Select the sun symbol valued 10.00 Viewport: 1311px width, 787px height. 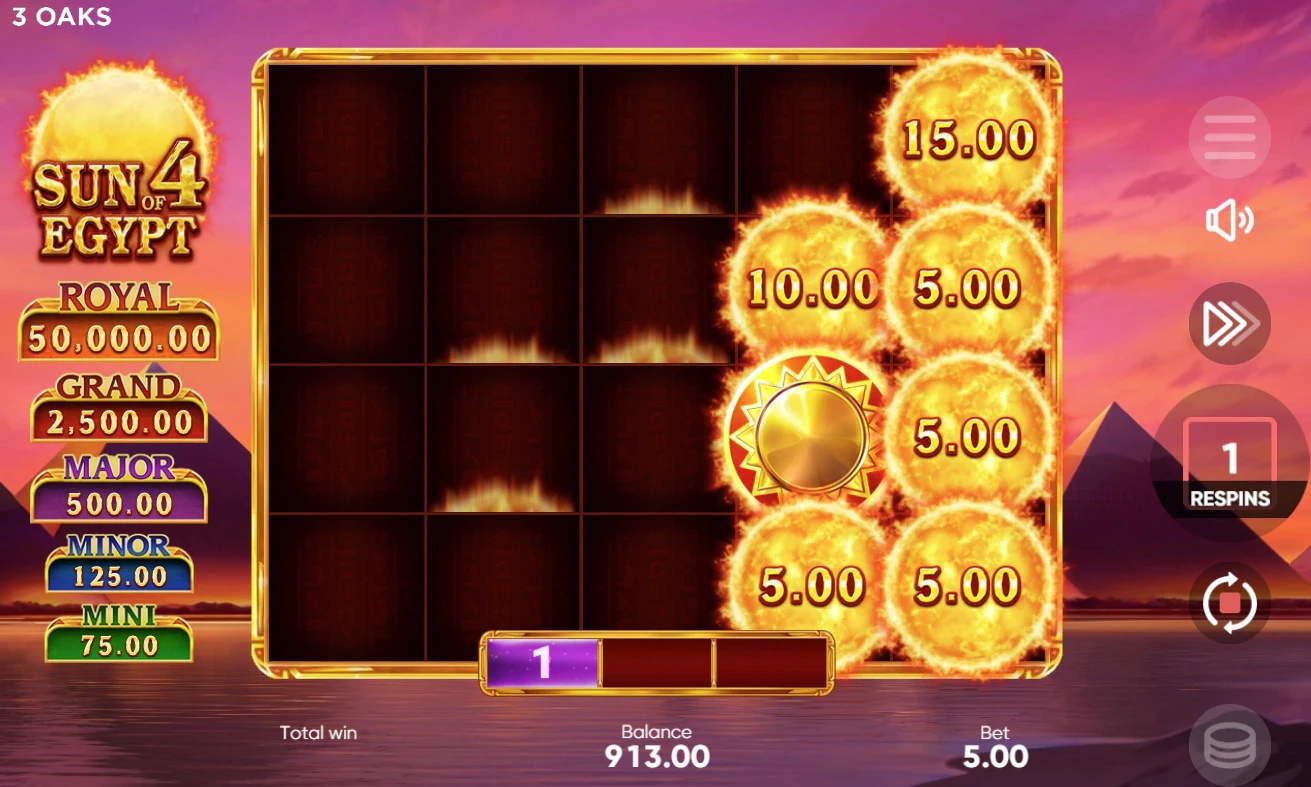tap(810, 290)
